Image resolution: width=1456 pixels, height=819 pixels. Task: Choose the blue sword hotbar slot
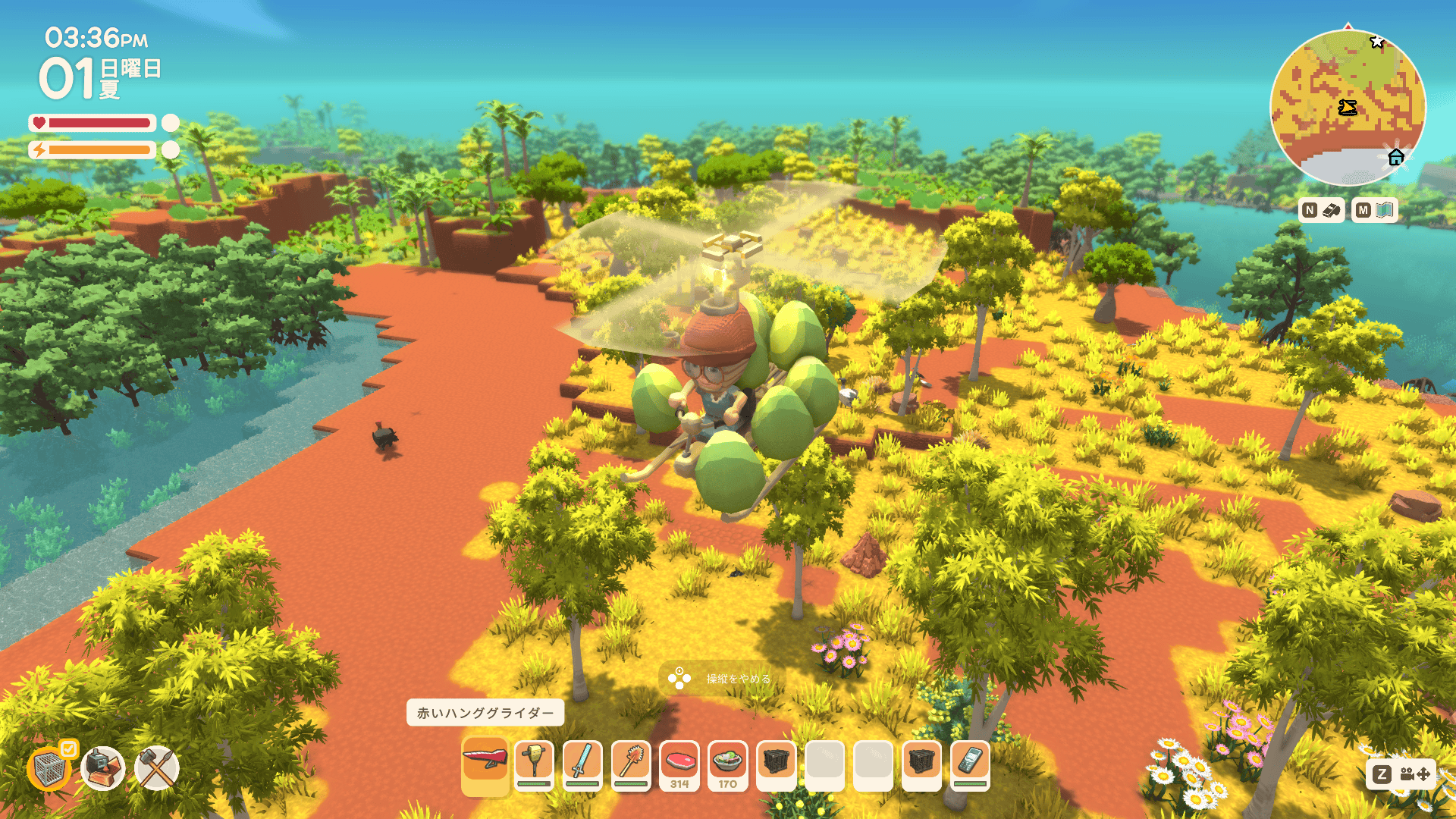point(582,764)
